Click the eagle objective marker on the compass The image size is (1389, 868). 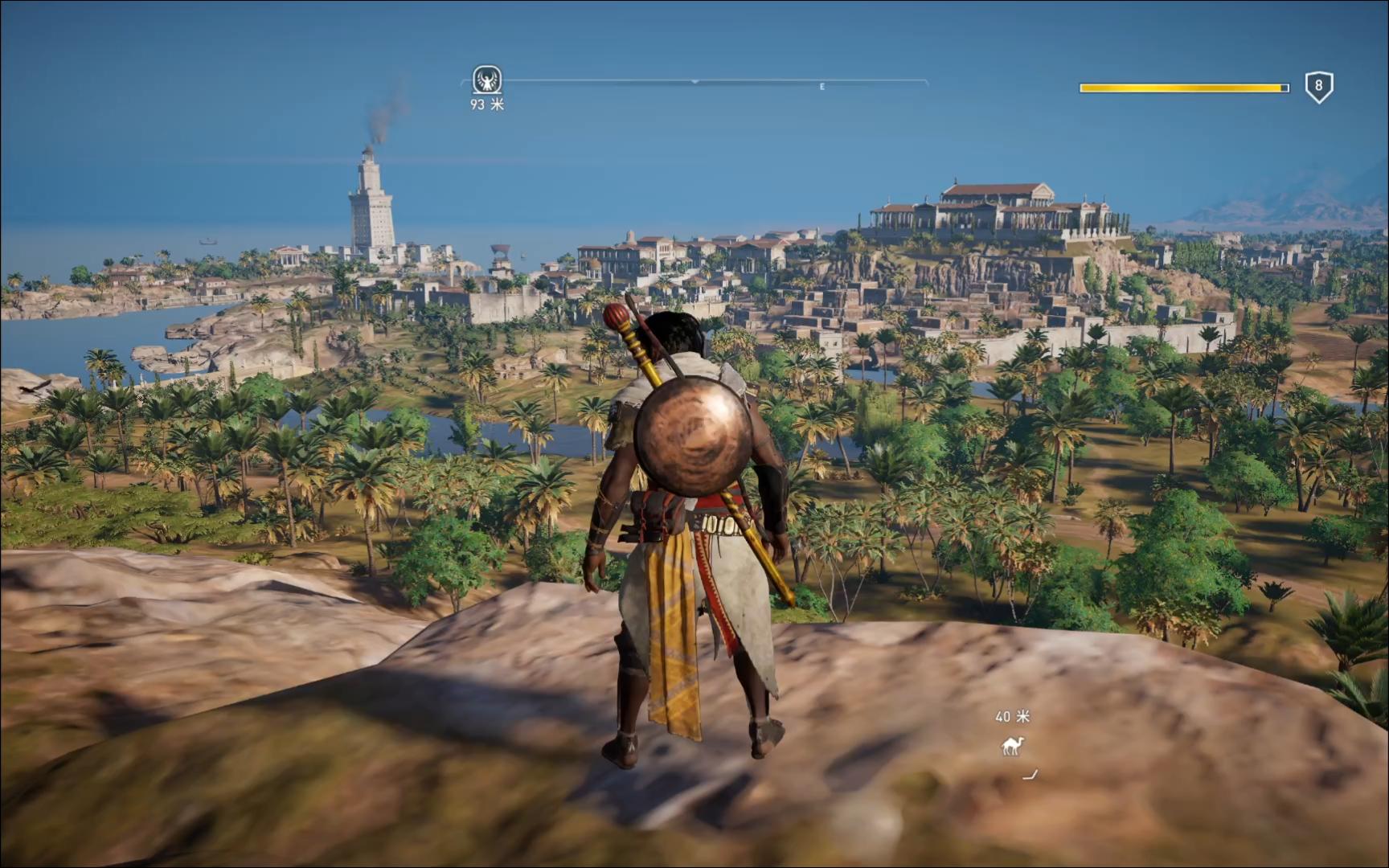click(486, 80)
